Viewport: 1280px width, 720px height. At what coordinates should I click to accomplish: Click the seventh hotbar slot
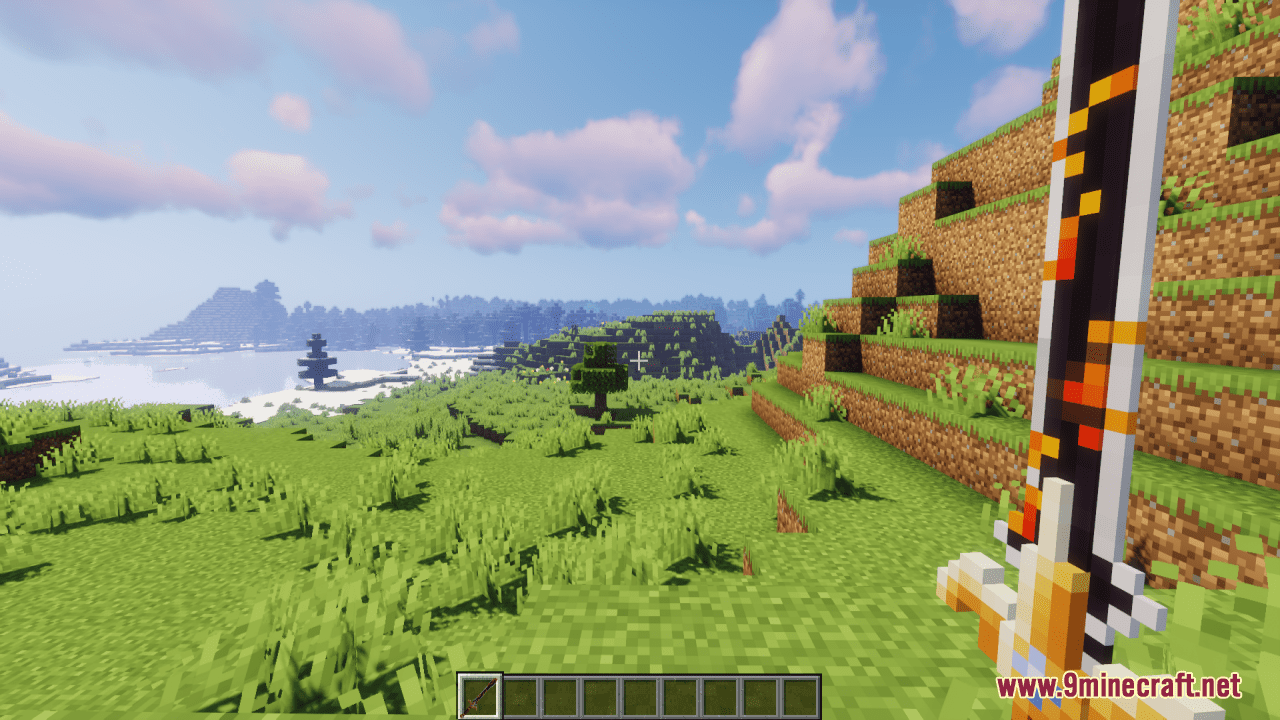tap(718, 695)
